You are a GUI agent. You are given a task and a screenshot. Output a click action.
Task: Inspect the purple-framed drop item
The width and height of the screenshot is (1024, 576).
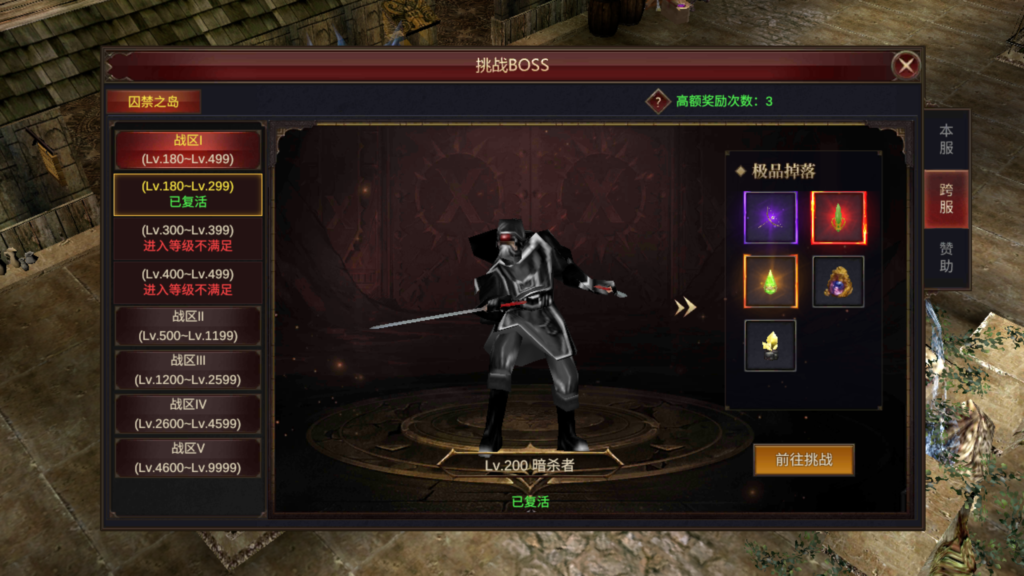[x=770, y=218]
